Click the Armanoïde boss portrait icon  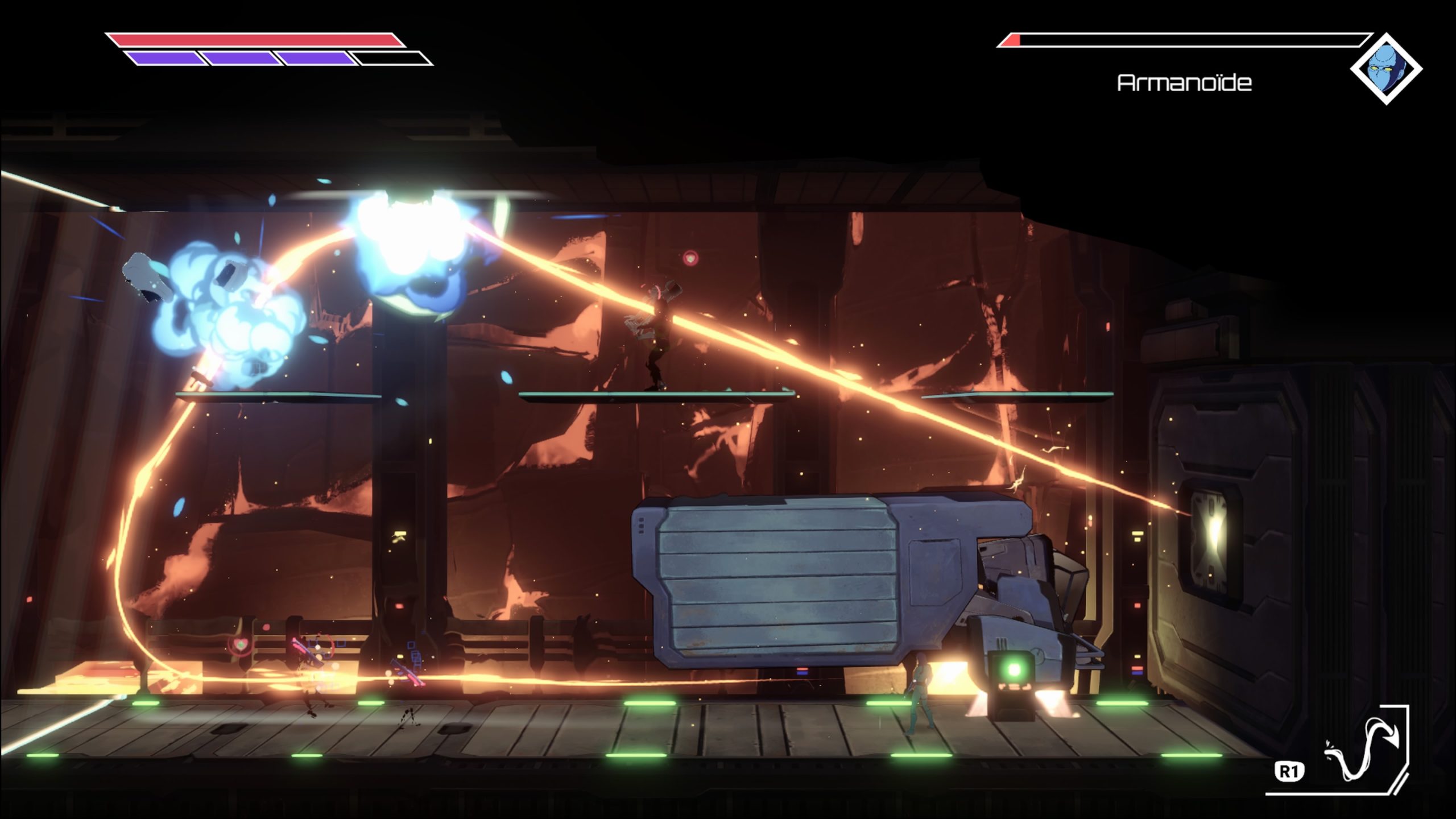[1385, 69]
